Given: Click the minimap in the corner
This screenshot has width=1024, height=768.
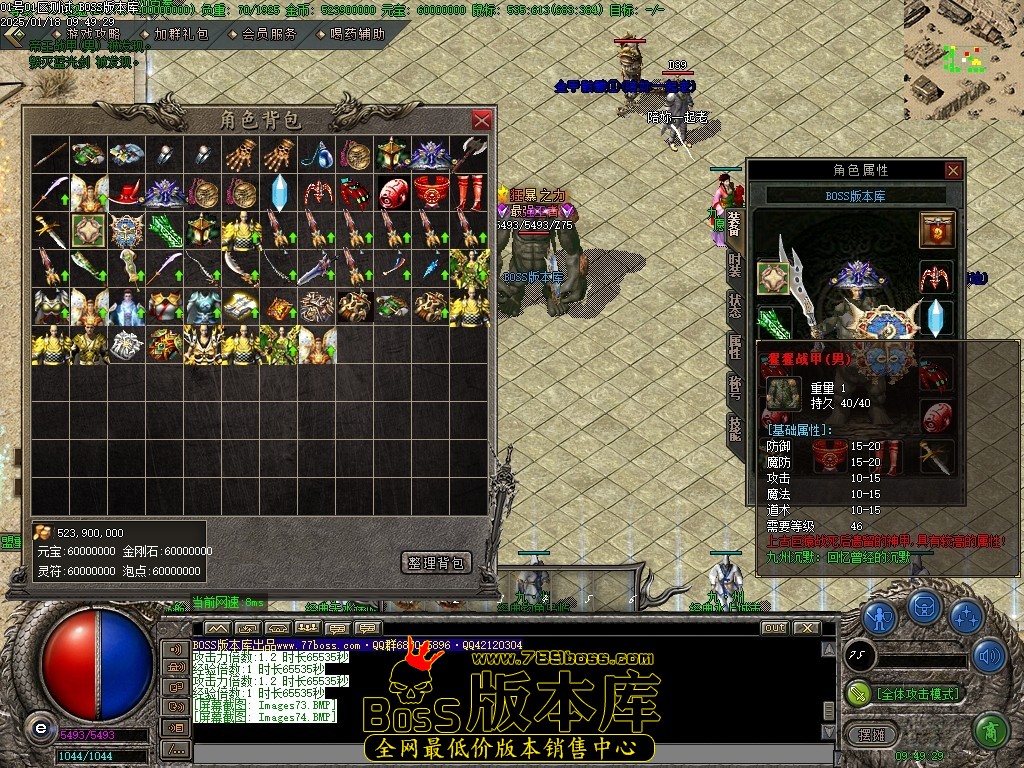Looking at the screenshot, I should coord(963,60).
